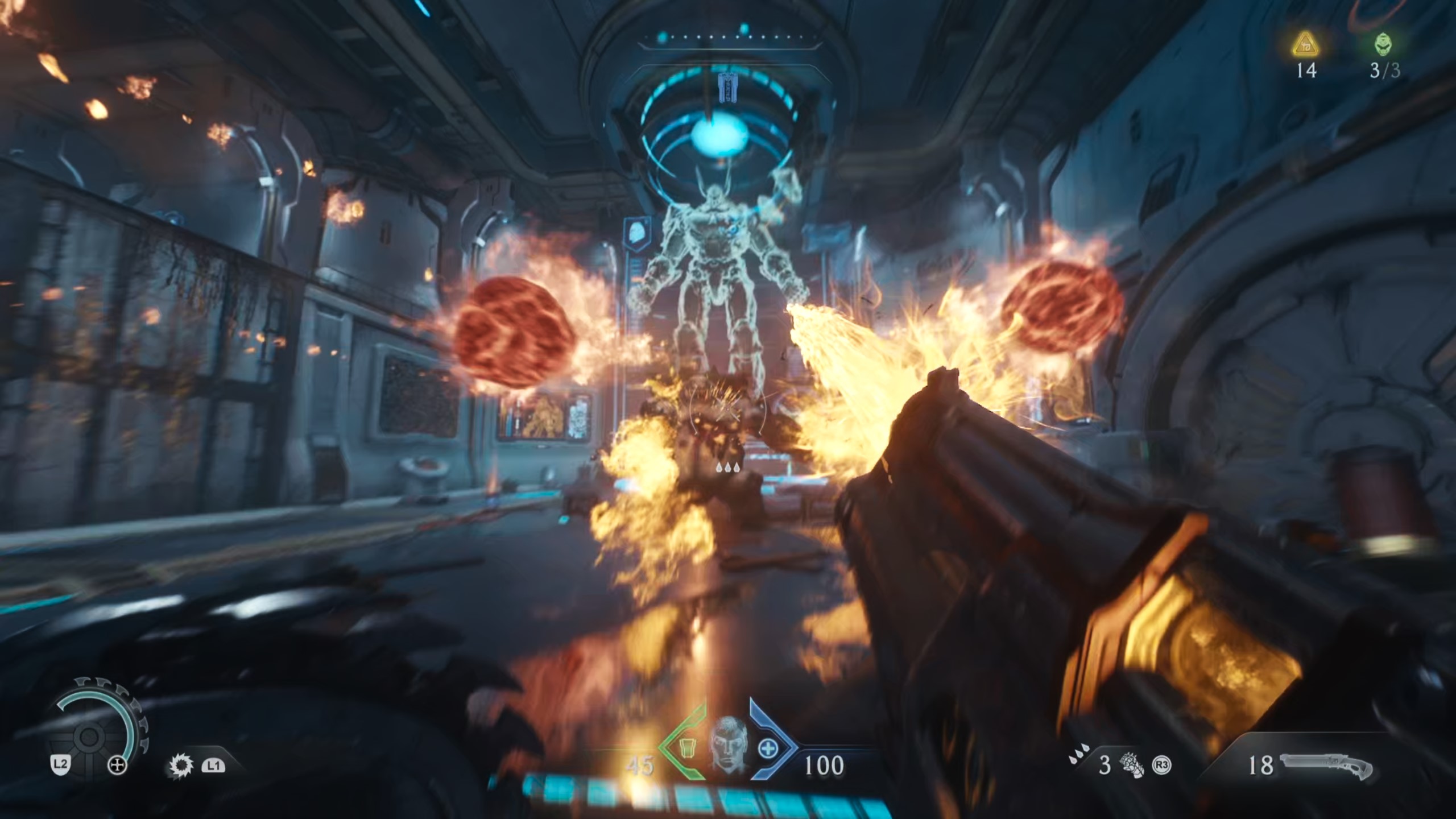Select the circular shield saw gauge
Viewport: 1456px width, 819px height.
point(91,734)
